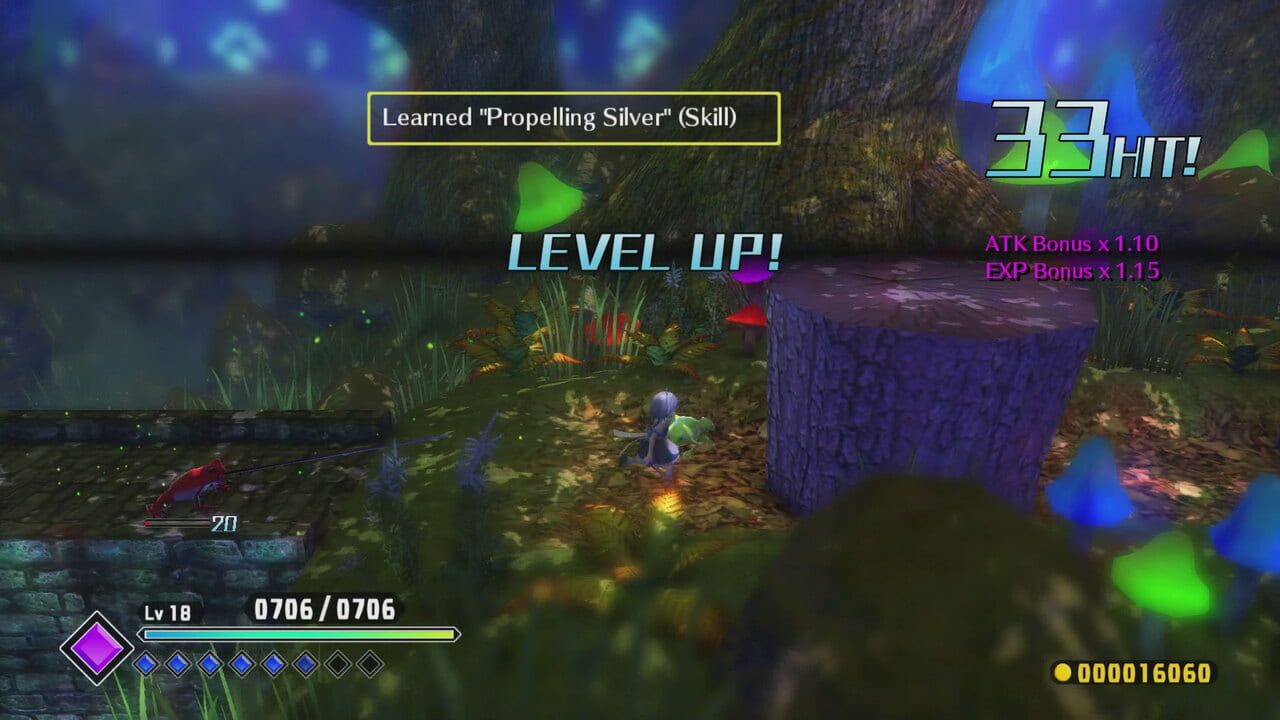Toggle the last black diamond slot
Viewport: 1280px width, 720px height.
(368, 662)
